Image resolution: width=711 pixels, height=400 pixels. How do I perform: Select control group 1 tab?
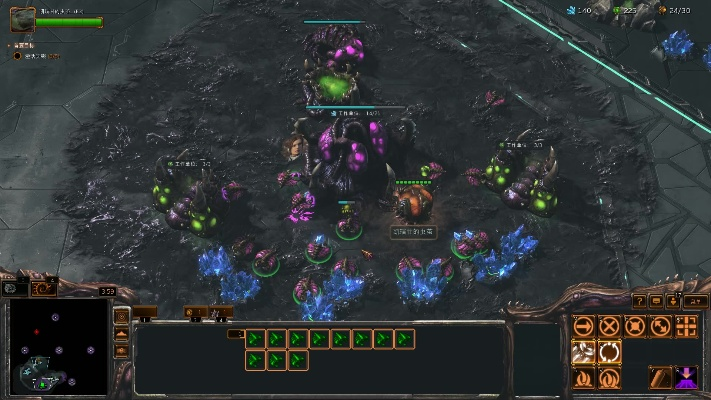tap(146, 312)
